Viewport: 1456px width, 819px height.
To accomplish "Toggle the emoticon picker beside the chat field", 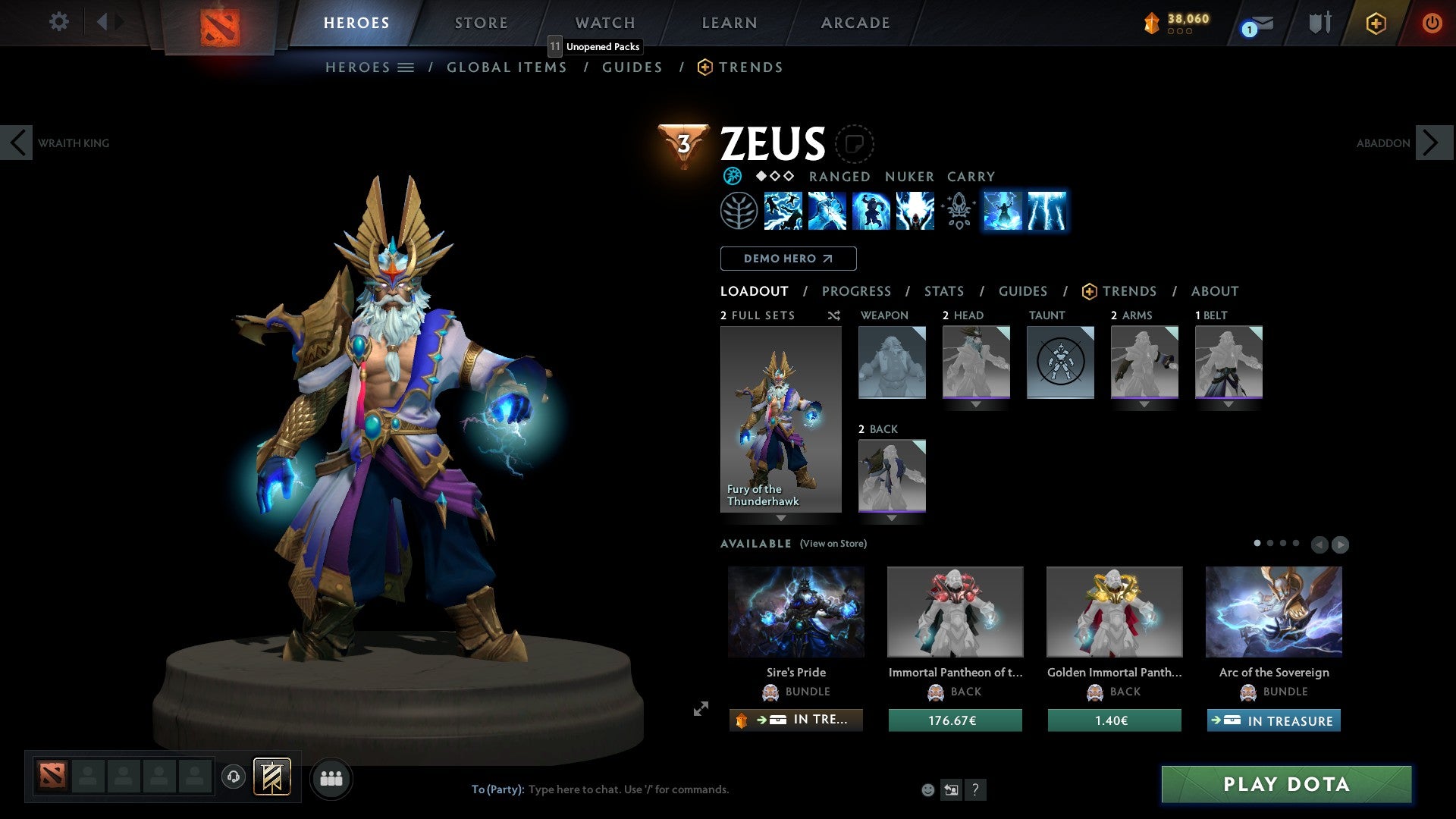I will (x=927, y=789).
